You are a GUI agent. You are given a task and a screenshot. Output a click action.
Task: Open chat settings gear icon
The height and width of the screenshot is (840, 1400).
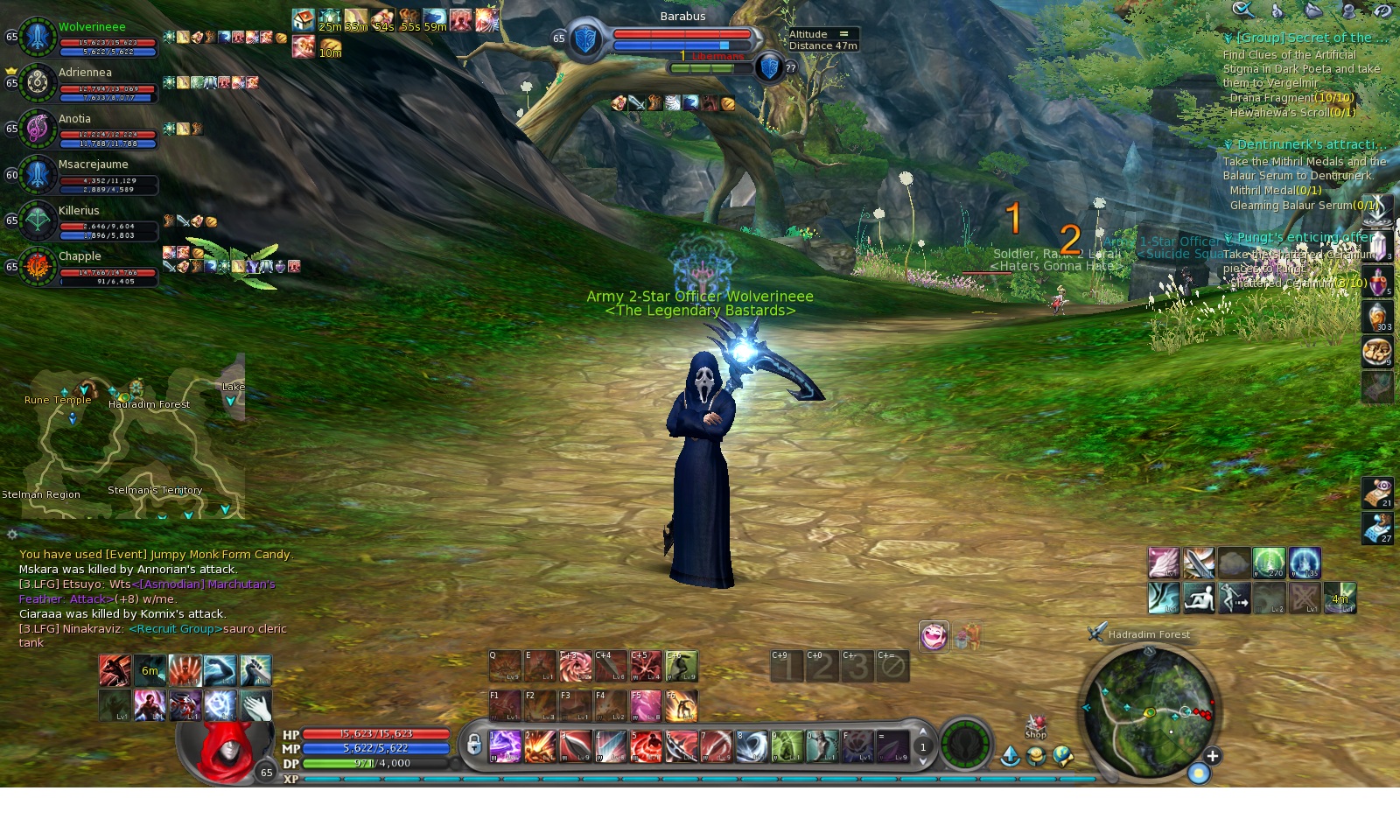tap(12, 534)
